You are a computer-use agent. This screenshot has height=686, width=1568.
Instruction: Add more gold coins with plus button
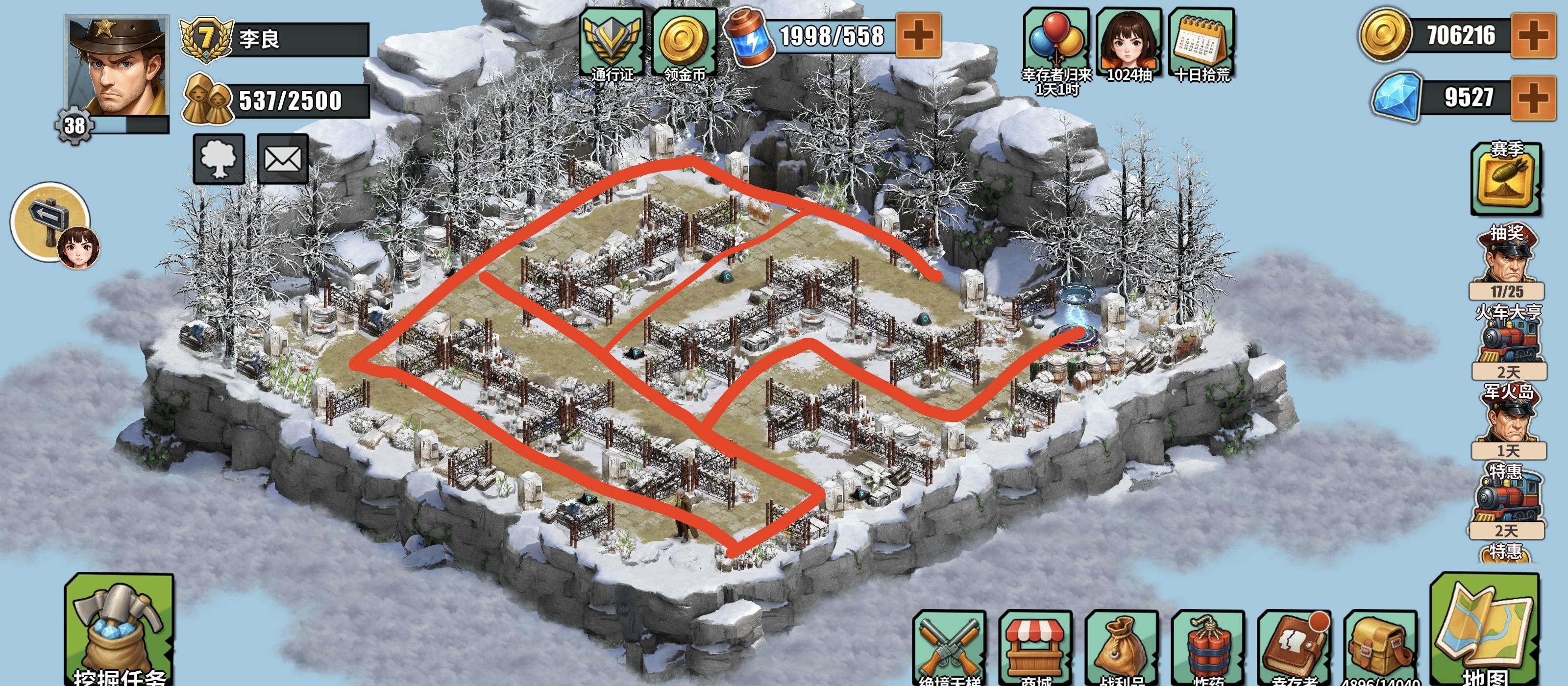(1534, 35)
